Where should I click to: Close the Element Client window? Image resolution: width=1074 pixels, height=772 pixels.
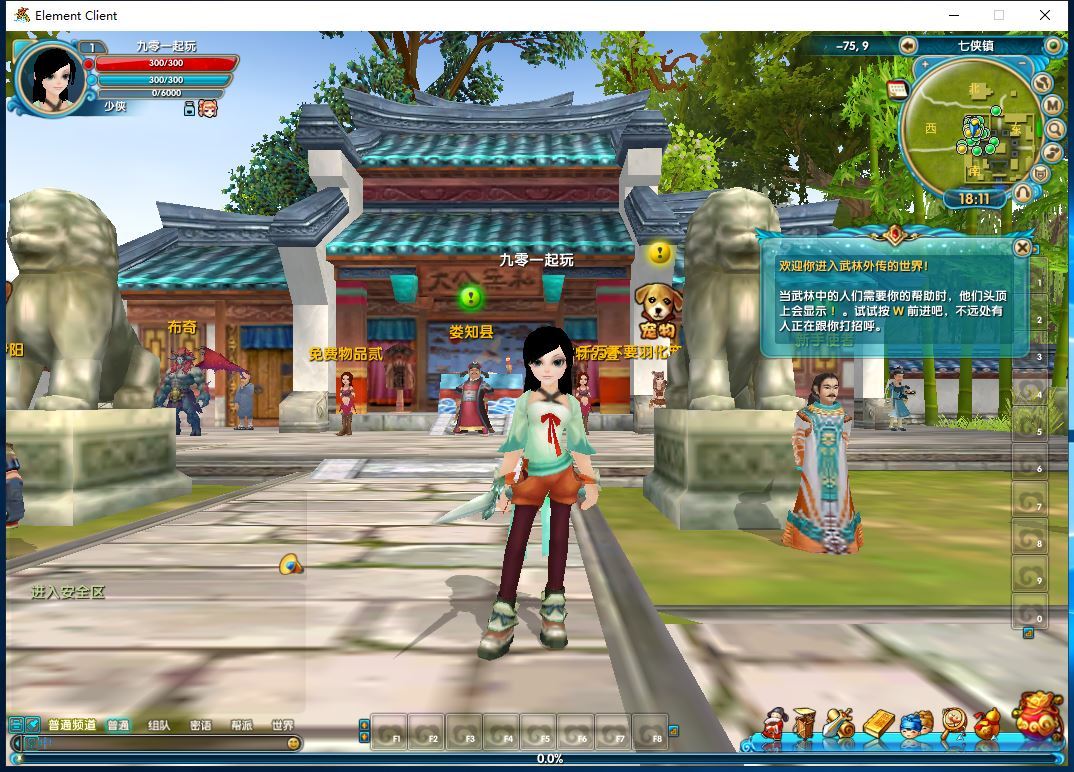(1046, 15)
